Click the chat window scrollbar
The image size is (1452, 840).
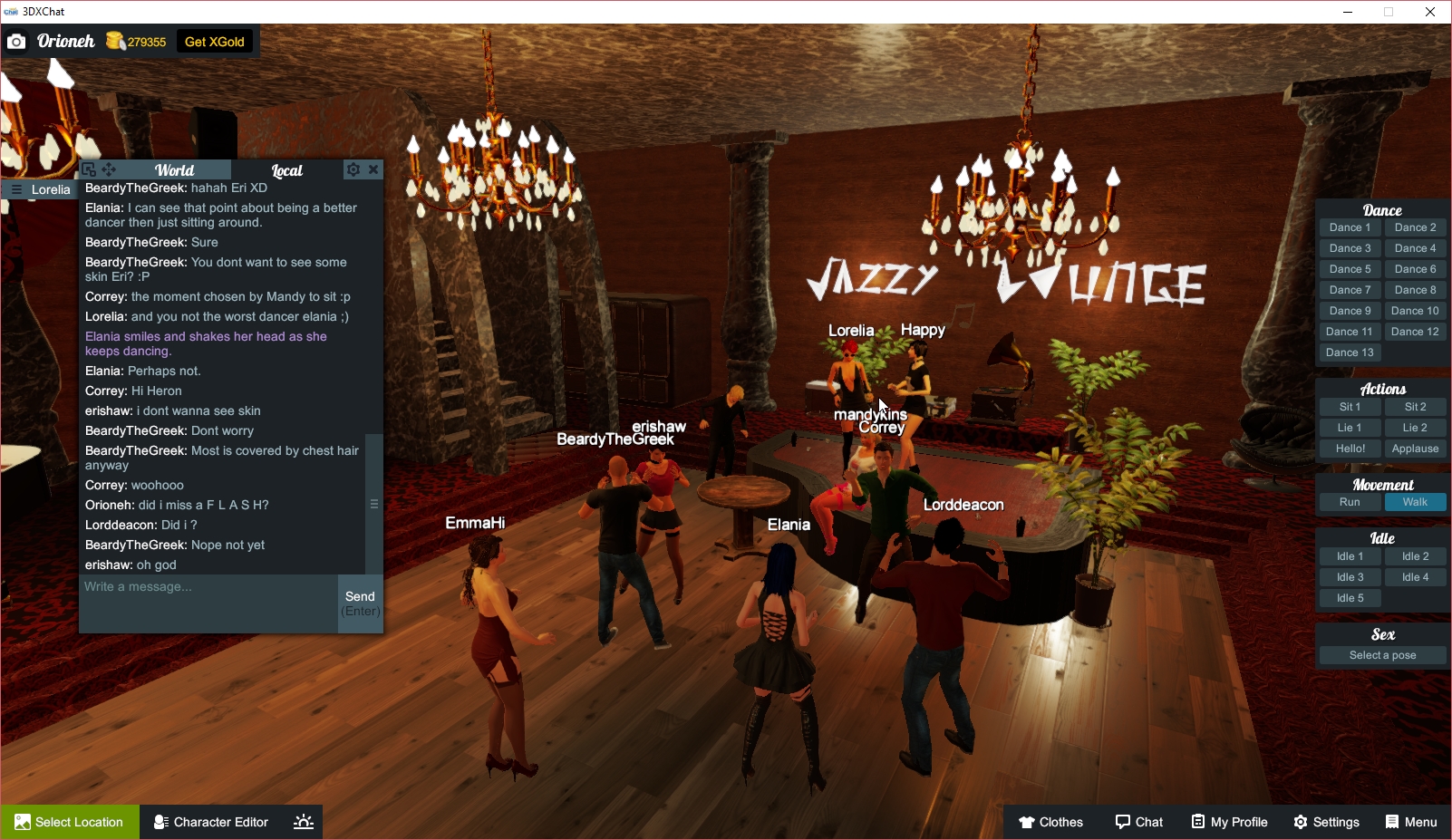[x=373, y=505]
